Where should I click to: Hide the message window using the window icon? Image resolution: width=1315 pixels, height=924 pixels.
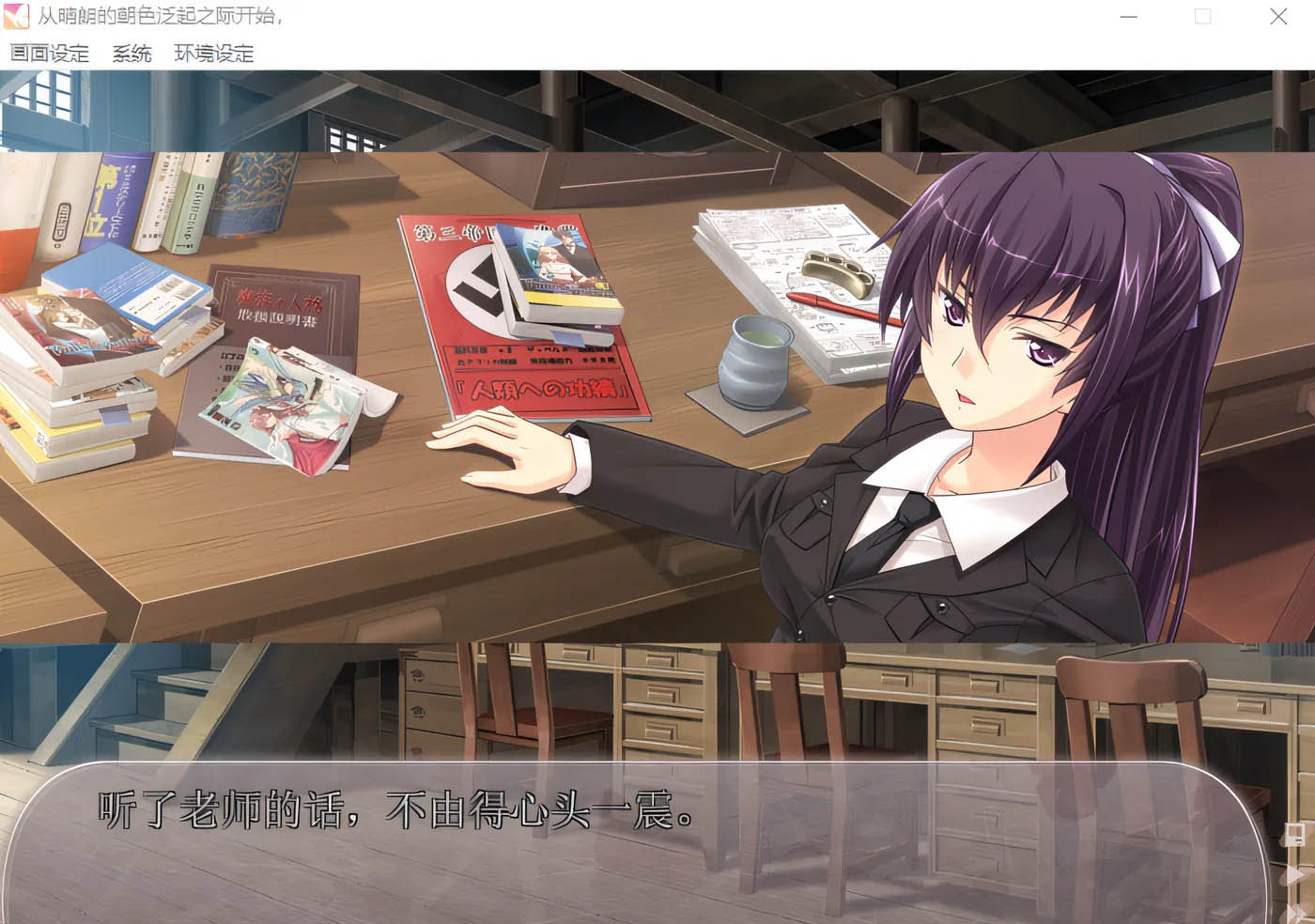[x=1295, y=835]
